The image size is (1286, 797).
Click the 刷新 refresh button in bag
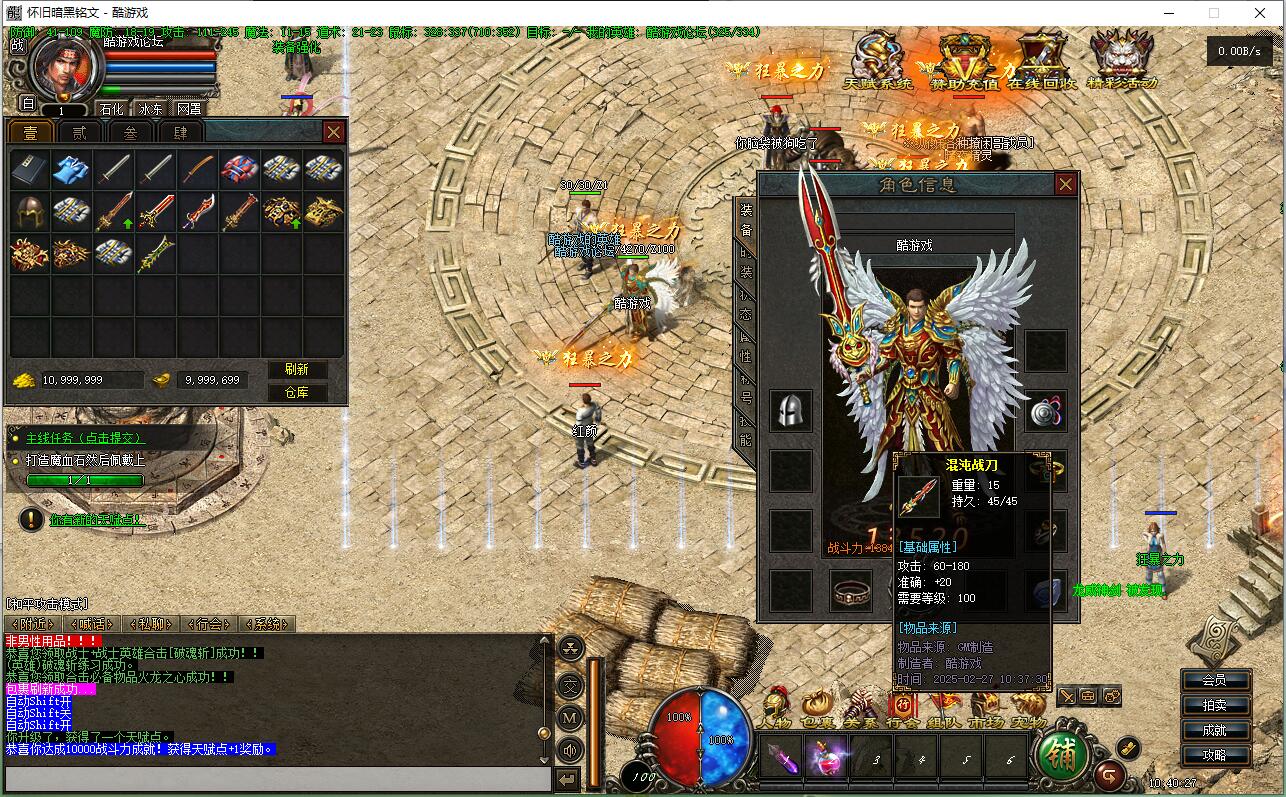(297, 370)
